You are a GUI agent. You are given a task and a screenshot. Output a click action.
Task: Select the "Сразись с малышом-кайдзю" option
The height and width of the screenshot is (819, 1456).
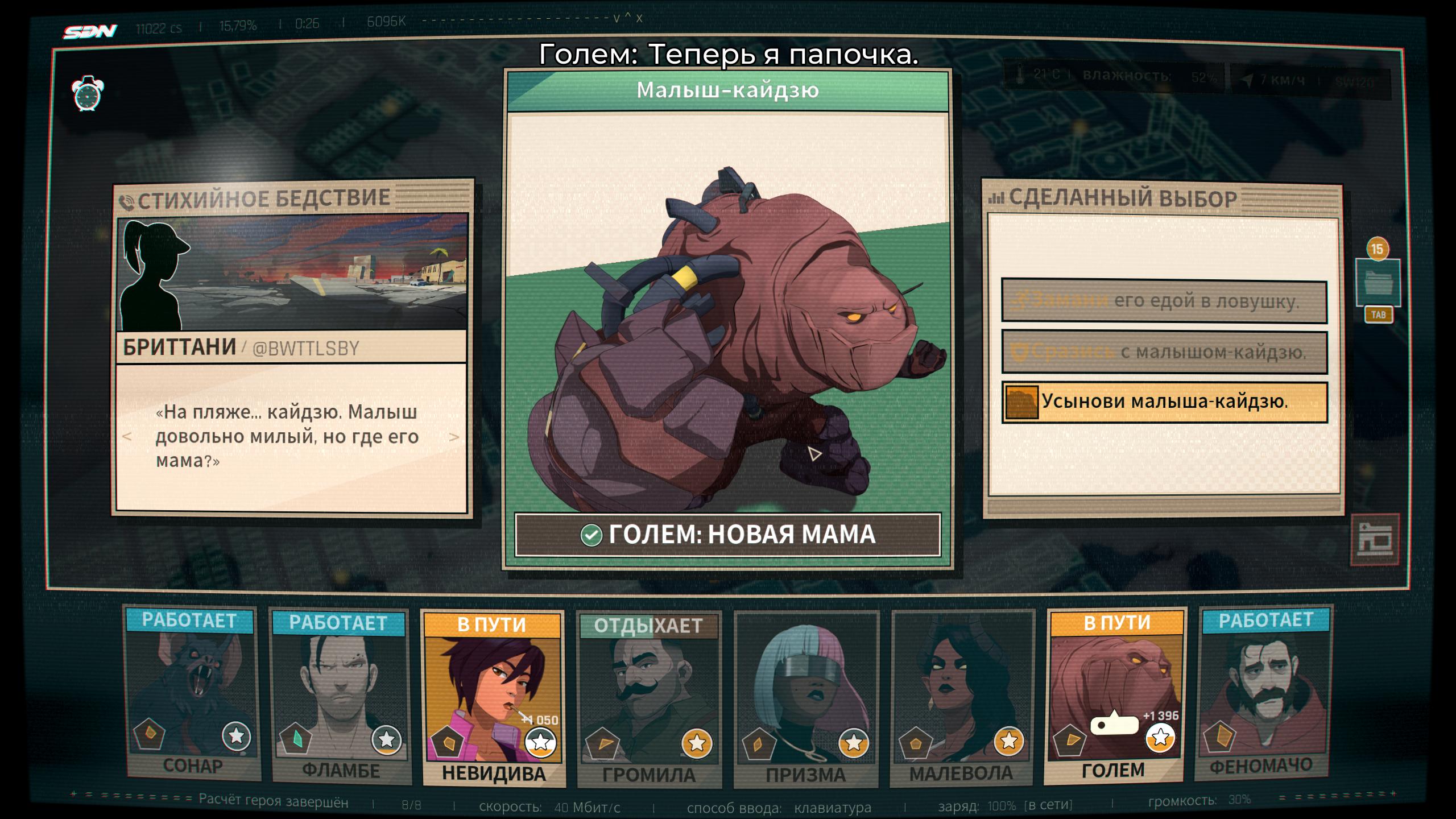pos(1164,352)
